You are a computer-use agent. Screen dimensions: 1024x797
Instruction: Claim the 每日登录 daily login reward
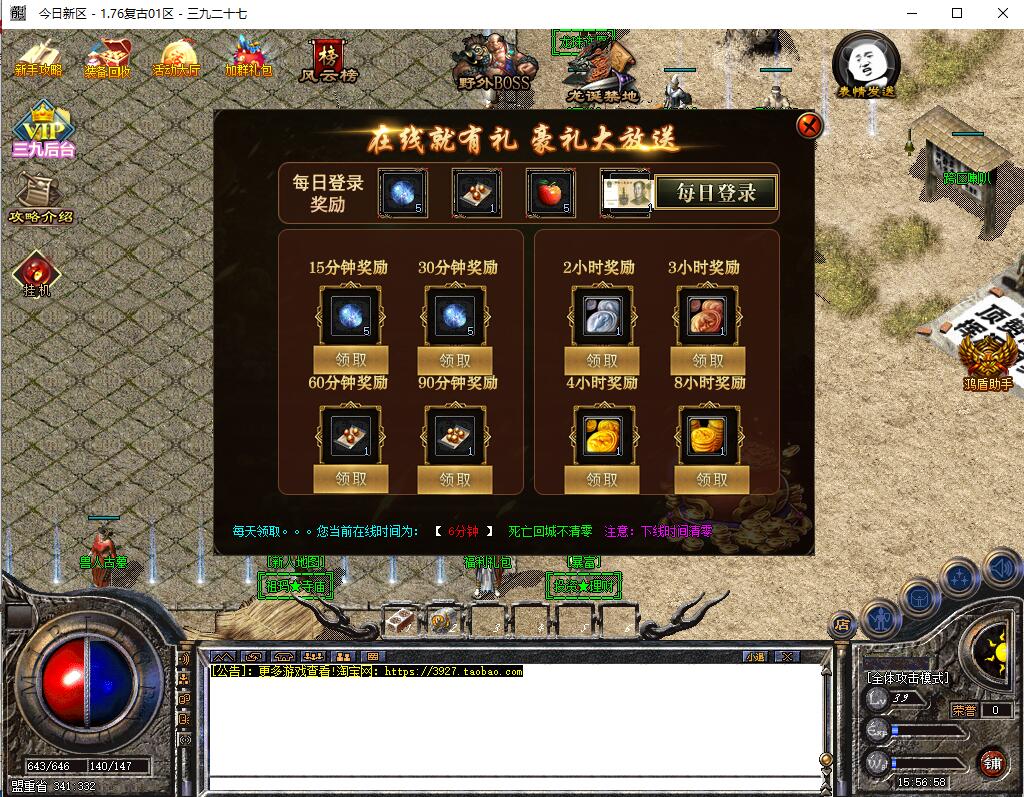coord(716,192)
